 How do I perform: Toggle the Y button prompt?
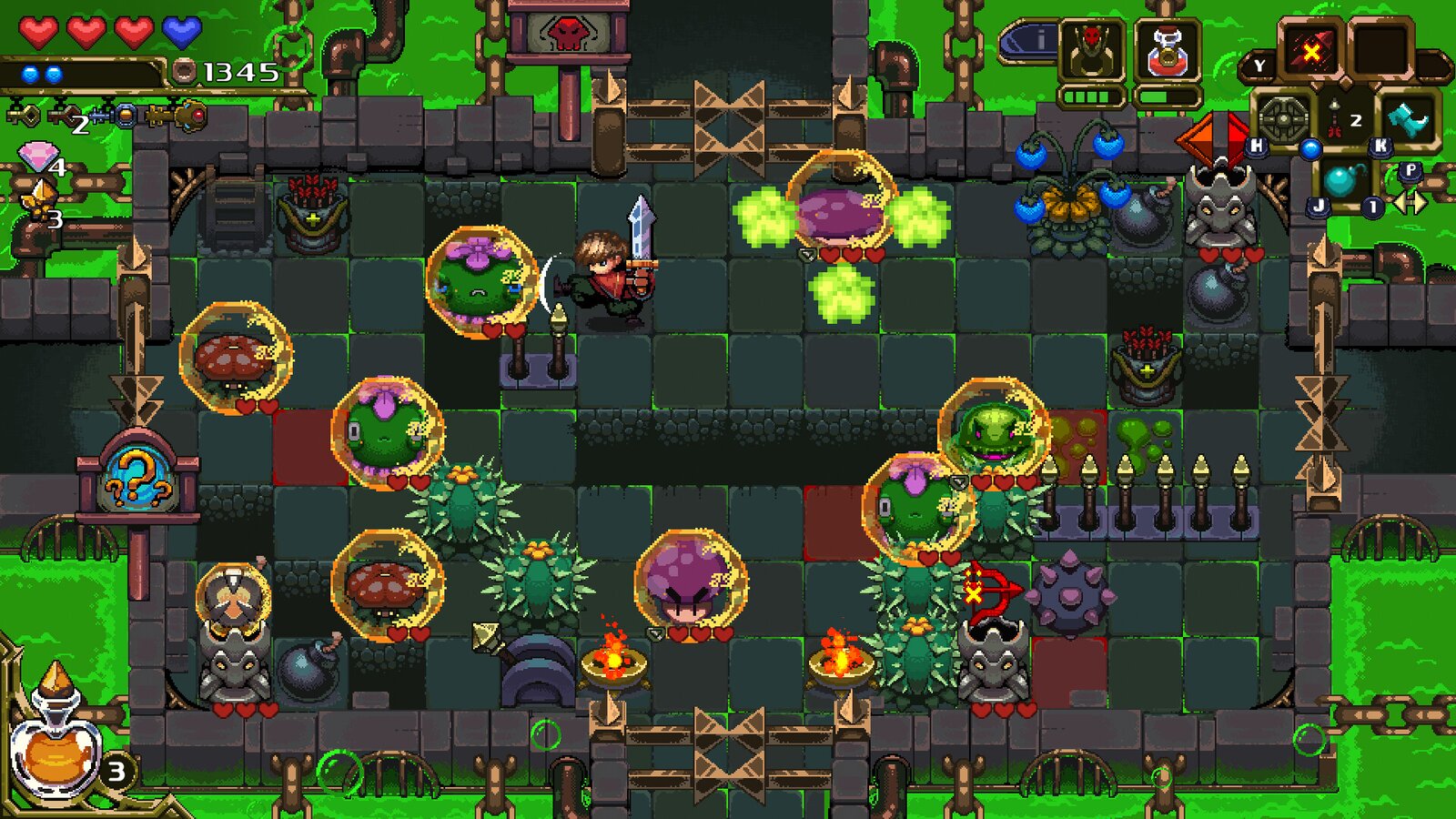1259,66
